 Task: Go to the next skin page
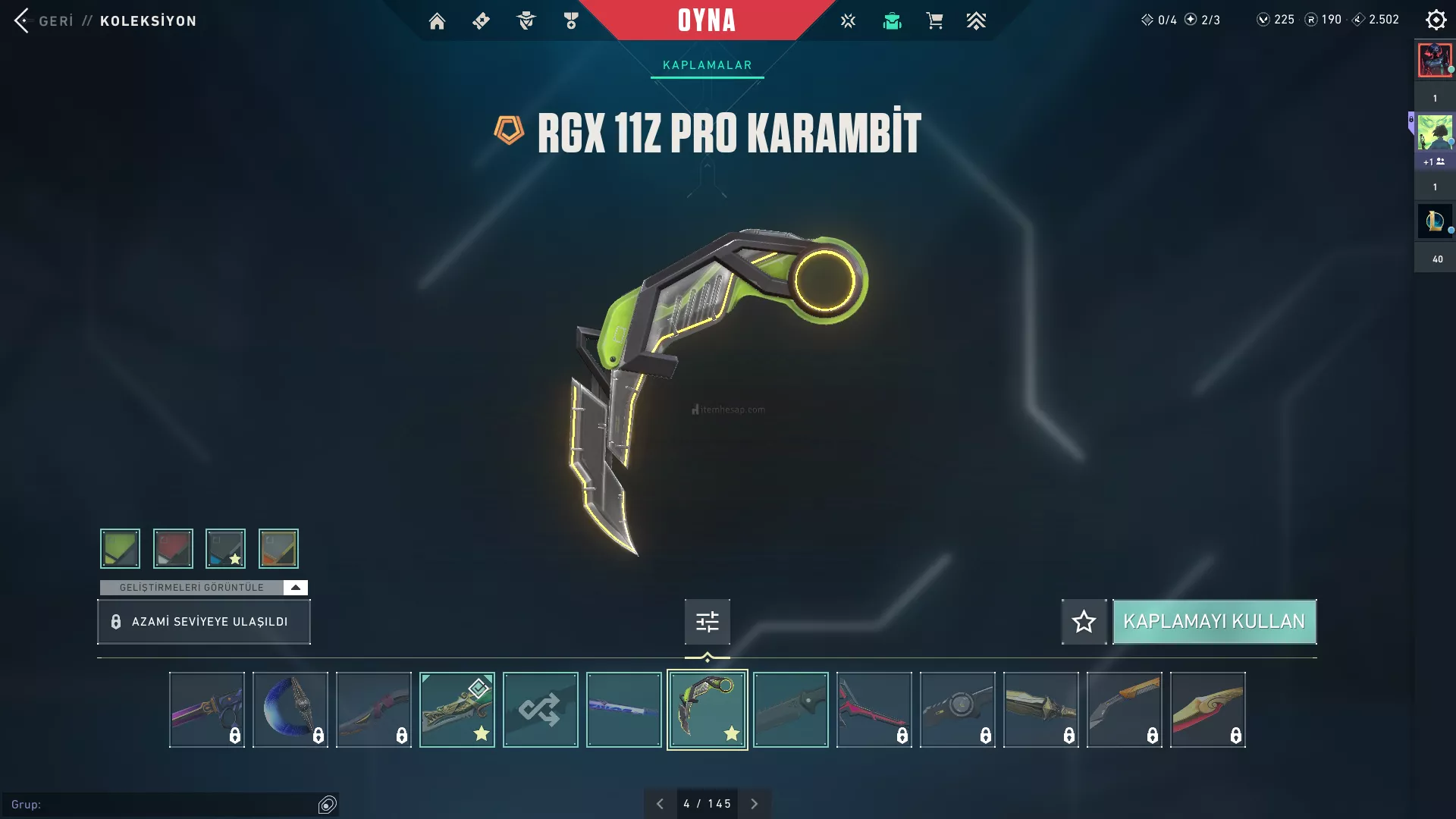[754, 804]
